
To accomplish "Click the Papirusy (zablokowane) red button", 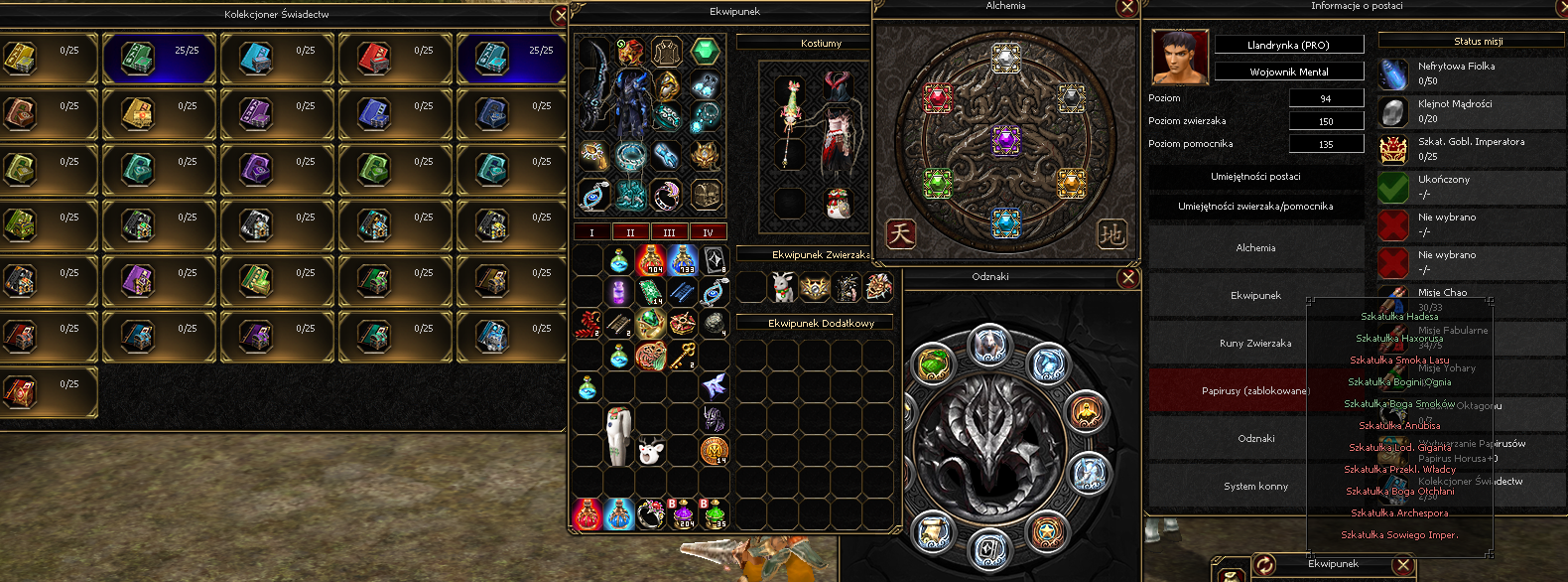I will tap(1255, 391).
